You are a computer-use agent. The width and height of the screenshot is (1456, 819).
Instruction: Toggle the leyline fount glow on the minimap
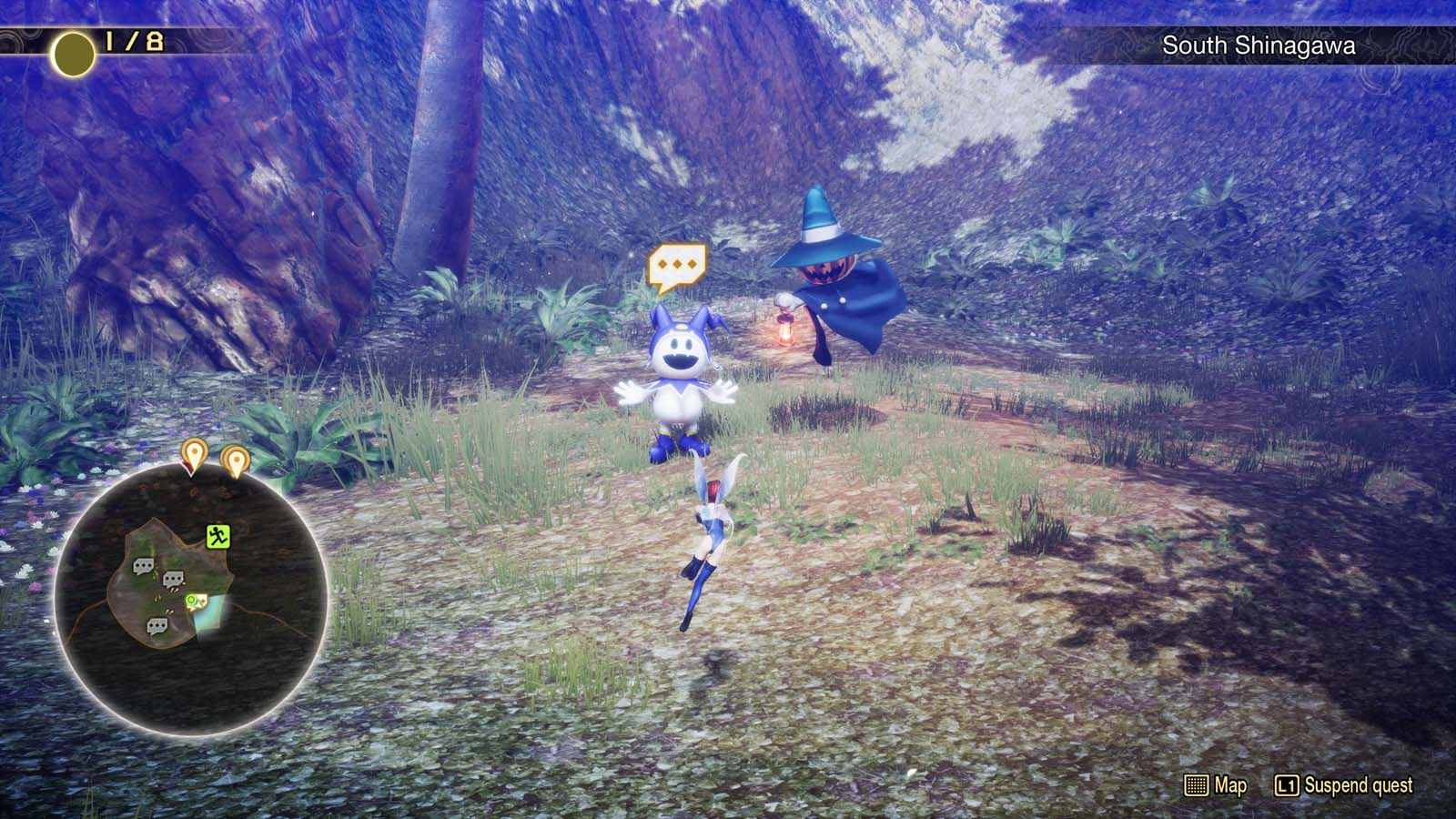207,617
